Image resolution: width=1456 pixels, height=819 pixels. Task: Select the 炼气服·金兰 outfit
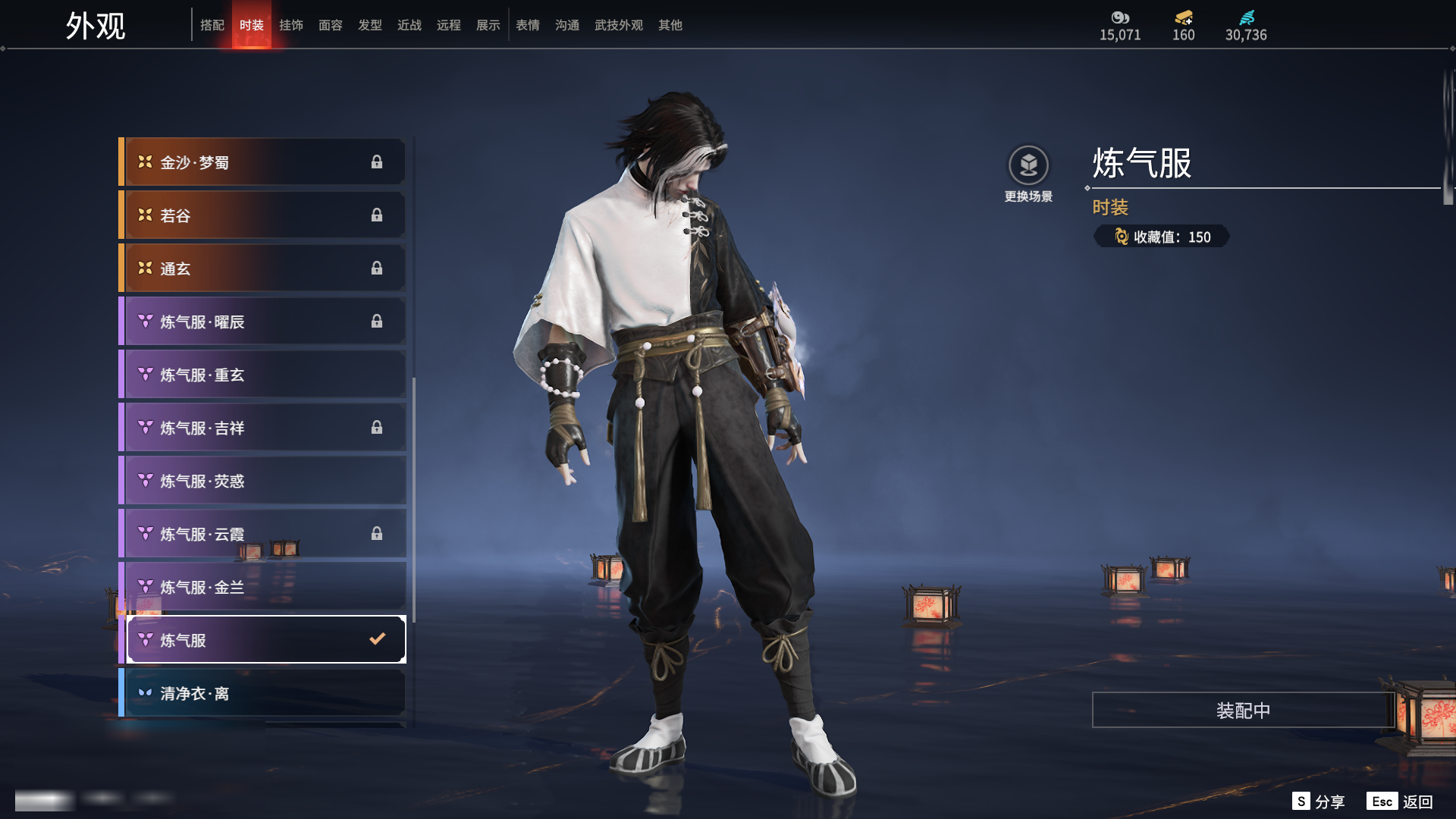tap(262, 587)
